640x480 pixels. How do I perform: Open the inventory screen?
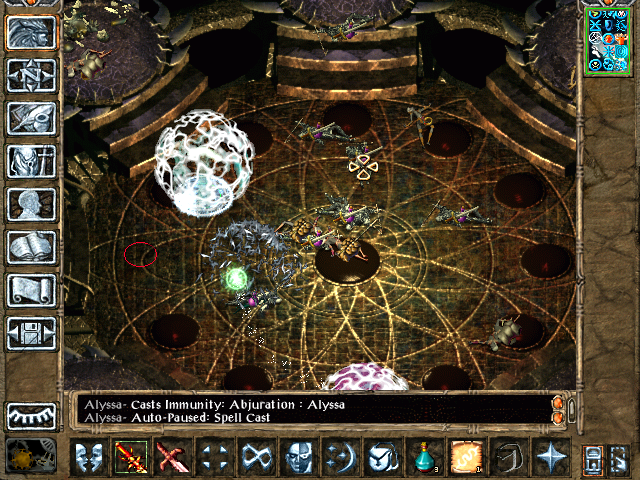32,161
